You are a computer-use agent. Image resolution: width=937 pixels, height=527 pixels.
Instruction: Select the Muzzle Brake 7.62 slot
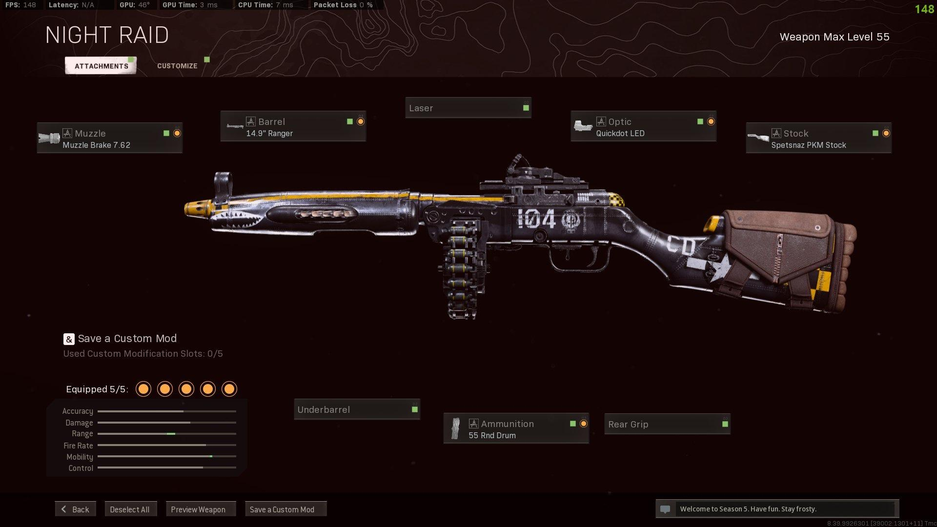click(x=109, y=139)
